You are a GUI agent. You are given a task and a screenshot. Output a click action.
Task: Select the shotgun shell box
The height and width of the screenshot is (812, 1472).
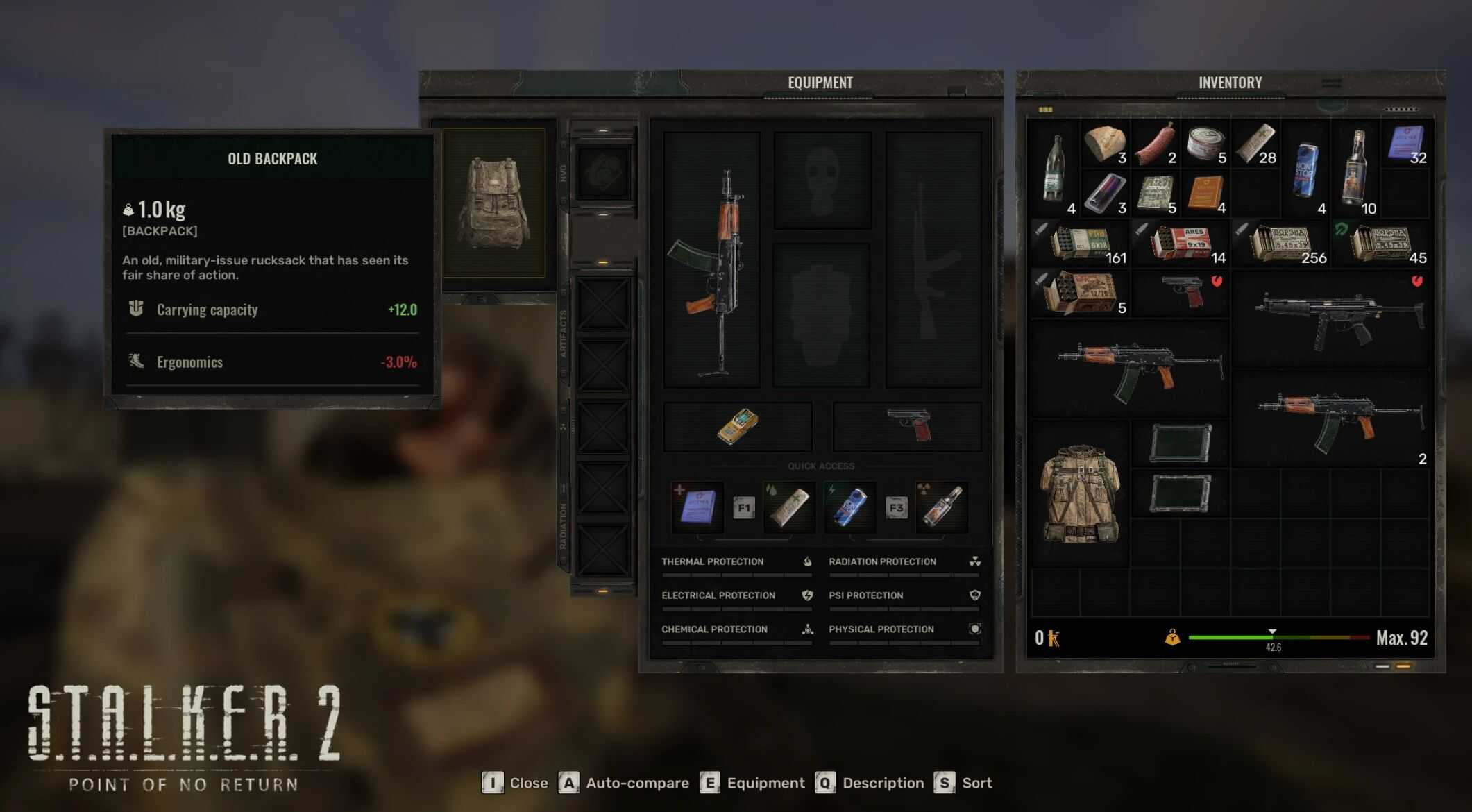[x=1081, y=294]
